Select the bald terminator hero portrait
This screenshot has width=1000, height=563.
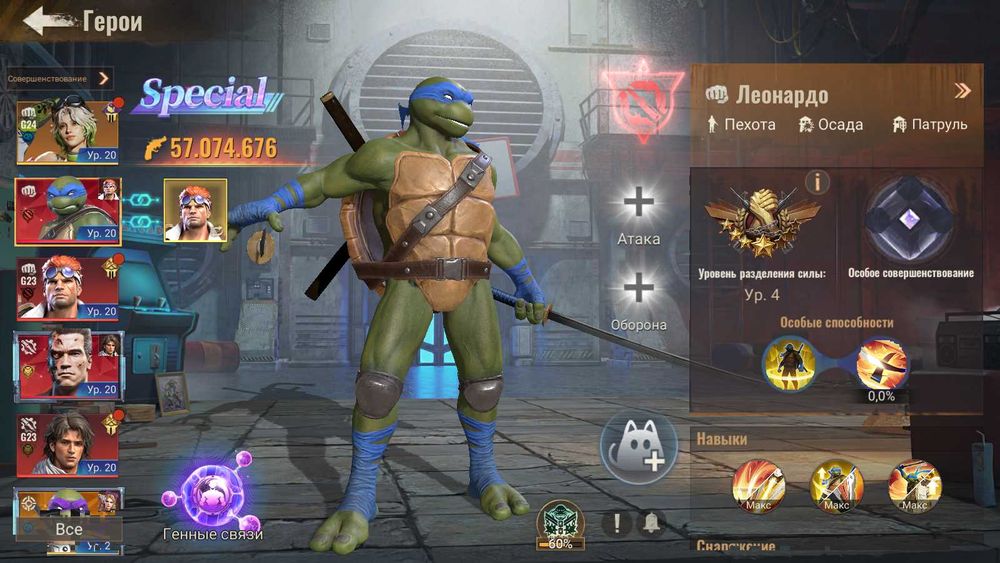coord(68,365)
